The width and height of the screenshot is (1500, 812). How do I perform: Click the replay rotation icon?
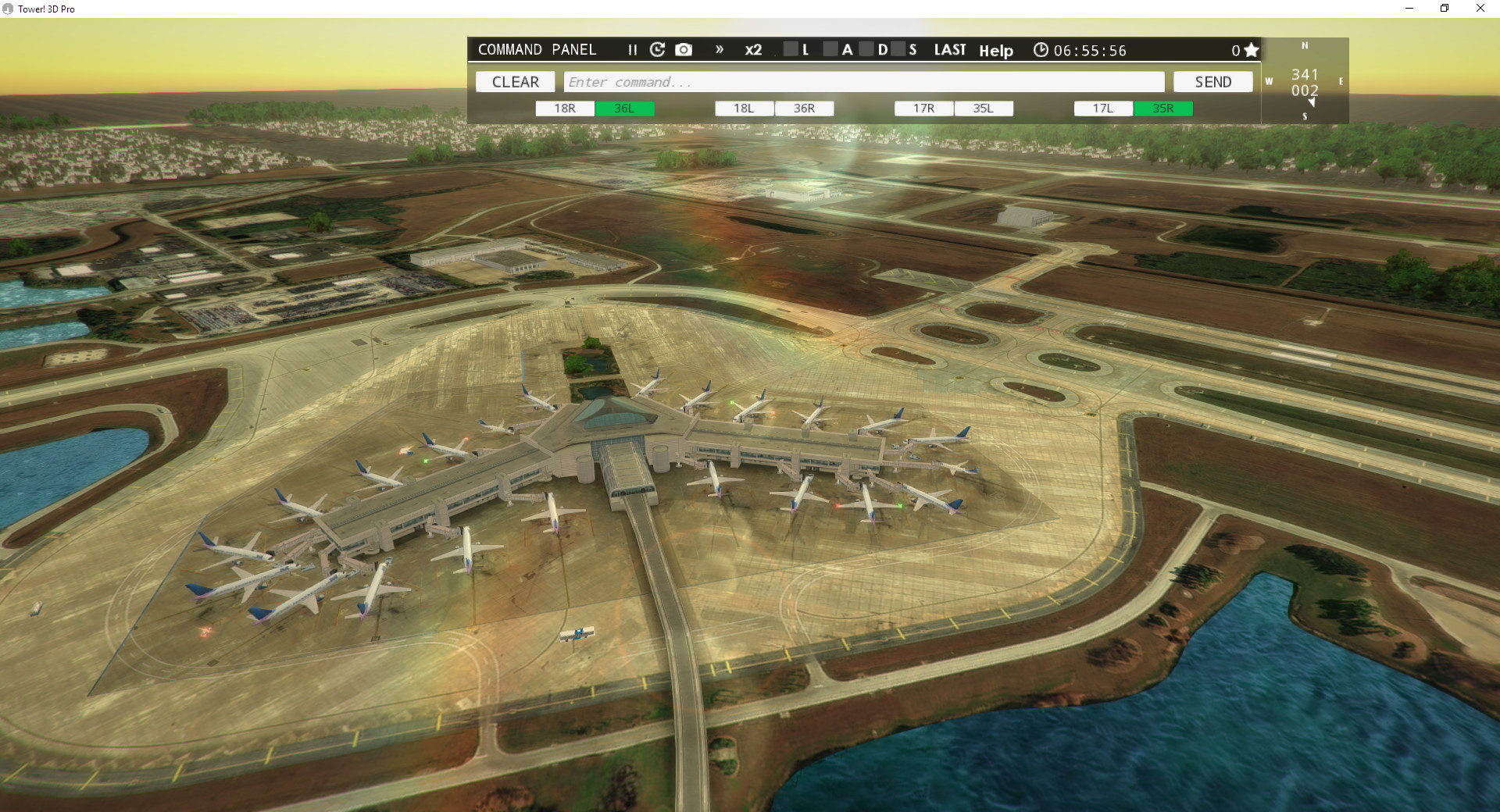click(658, 49)
